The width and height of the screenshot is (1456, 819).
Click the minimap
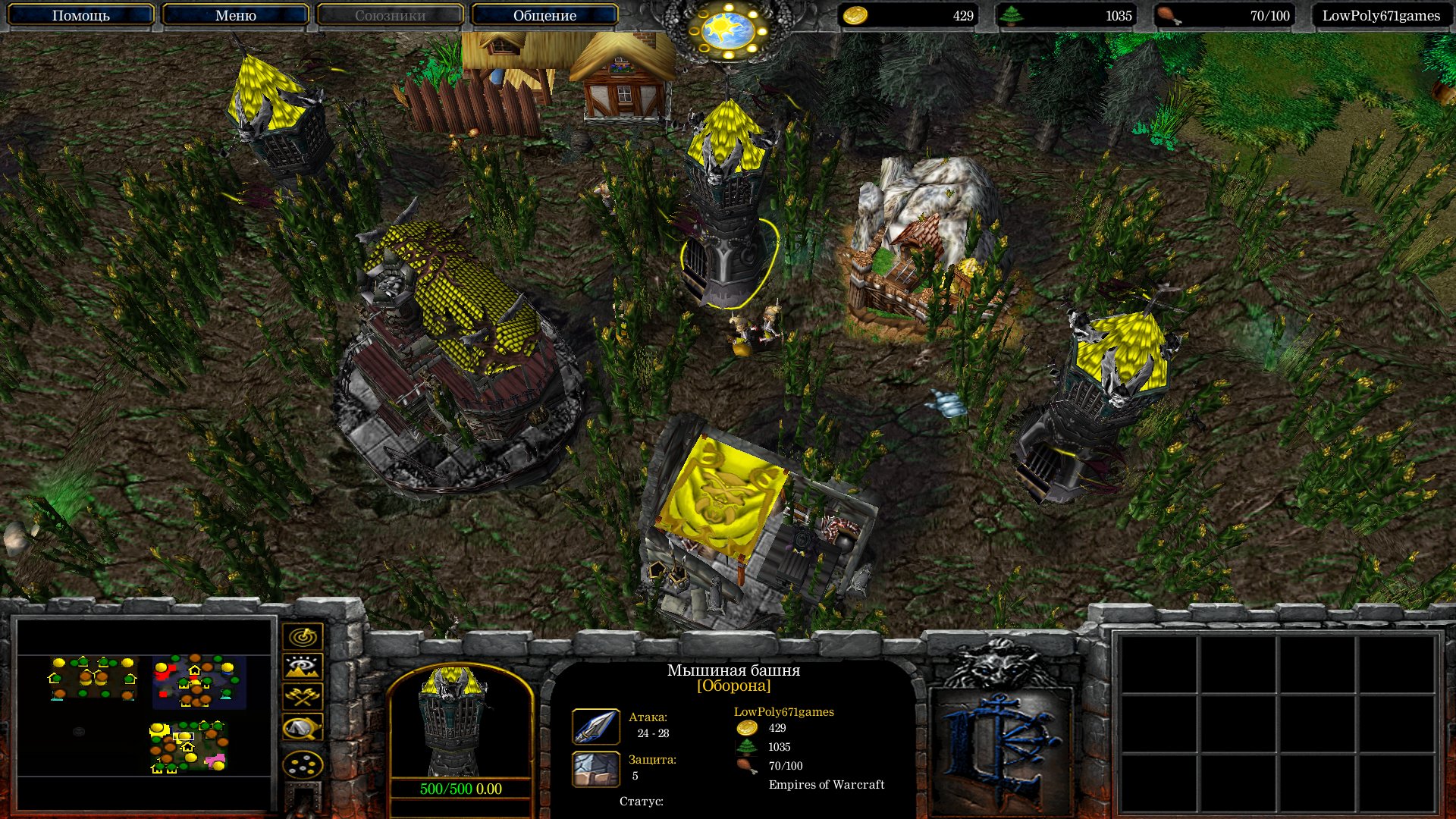pyautogui.click(x=144, y=713)
